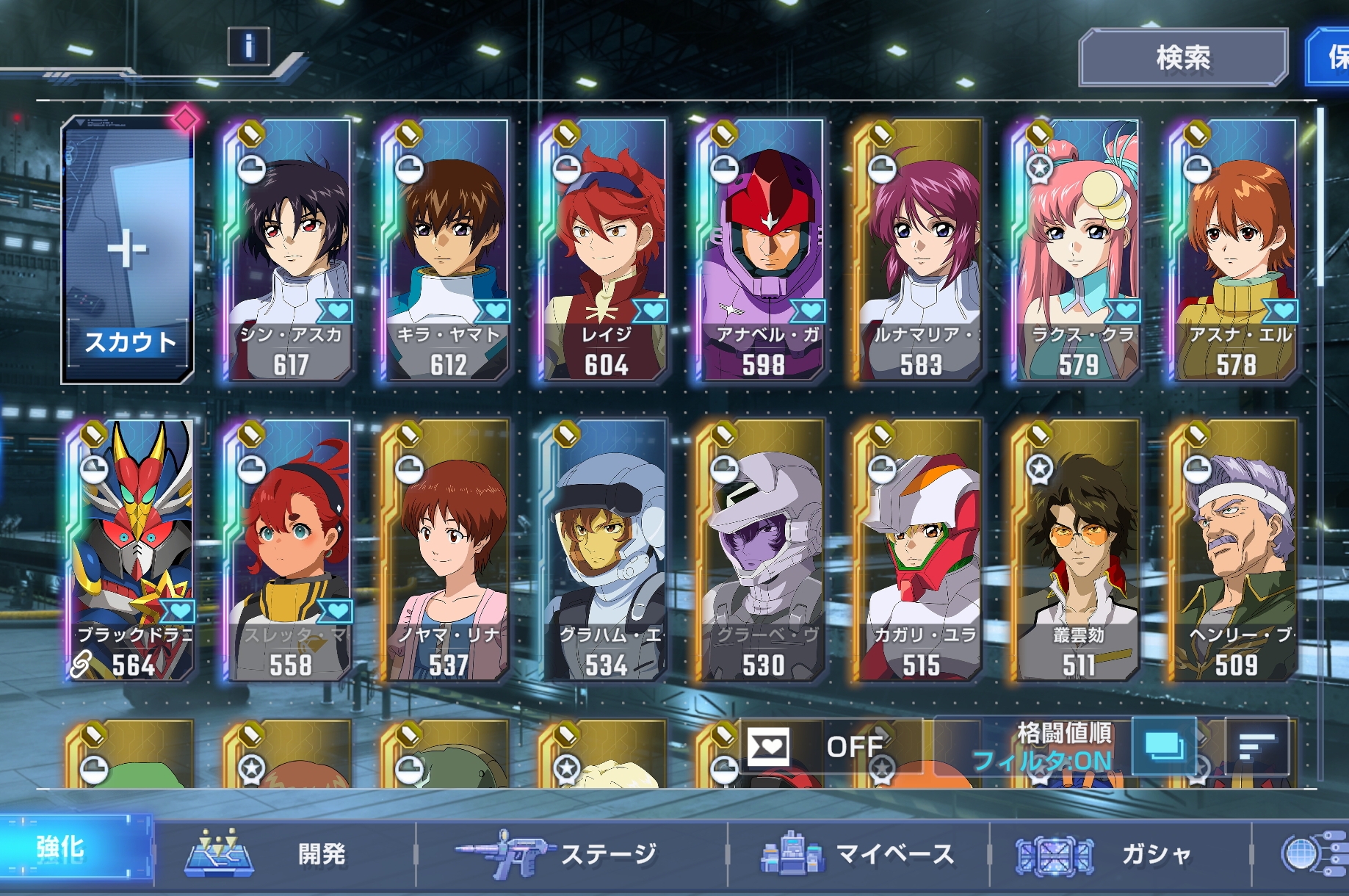1349x896 pixels.
Task: Open the スカウト scout card
Action: click(x=128, y=250)
